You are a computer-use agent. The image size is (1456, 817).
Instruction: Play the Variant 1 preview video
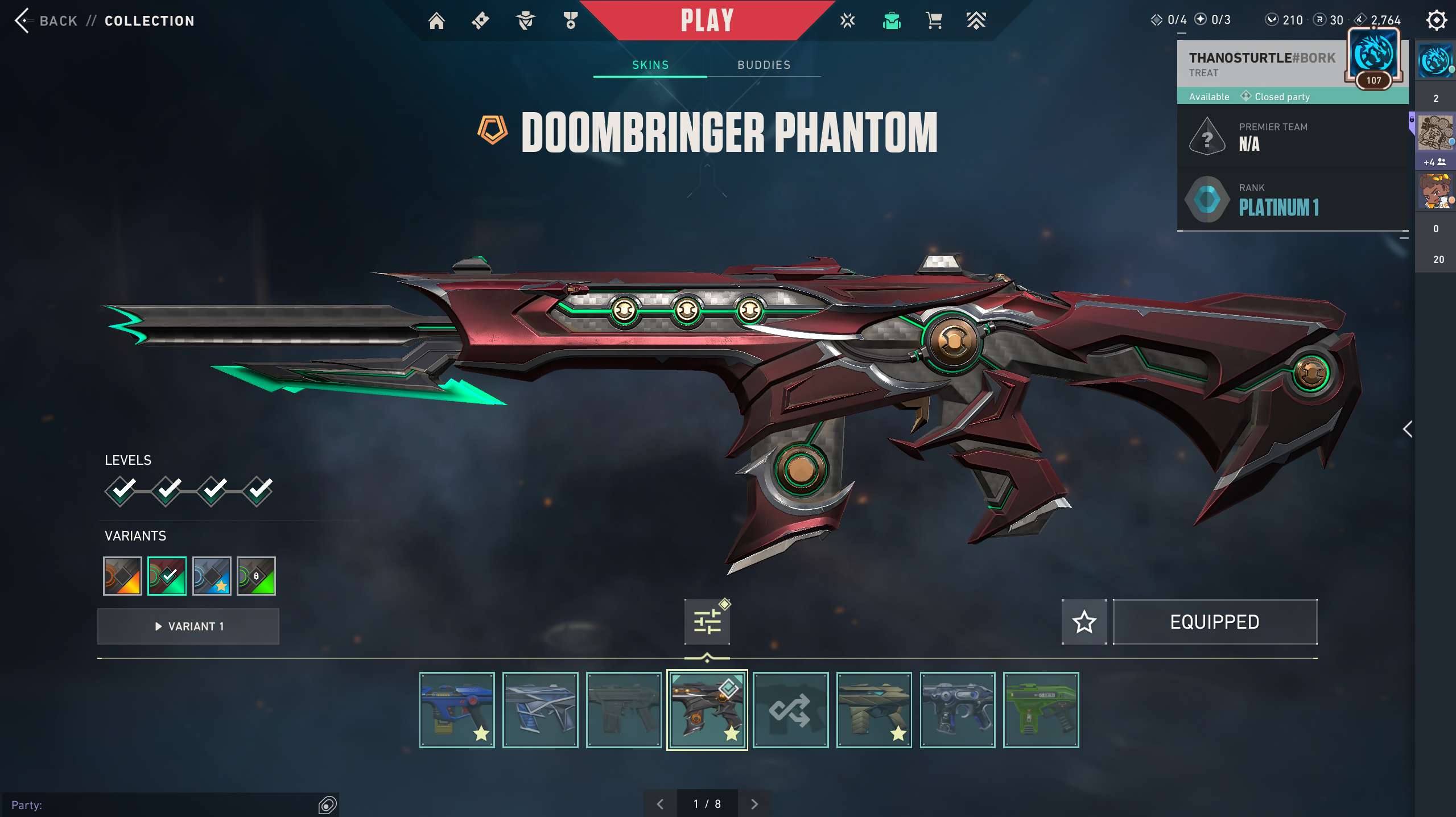(x=188, y=626)
